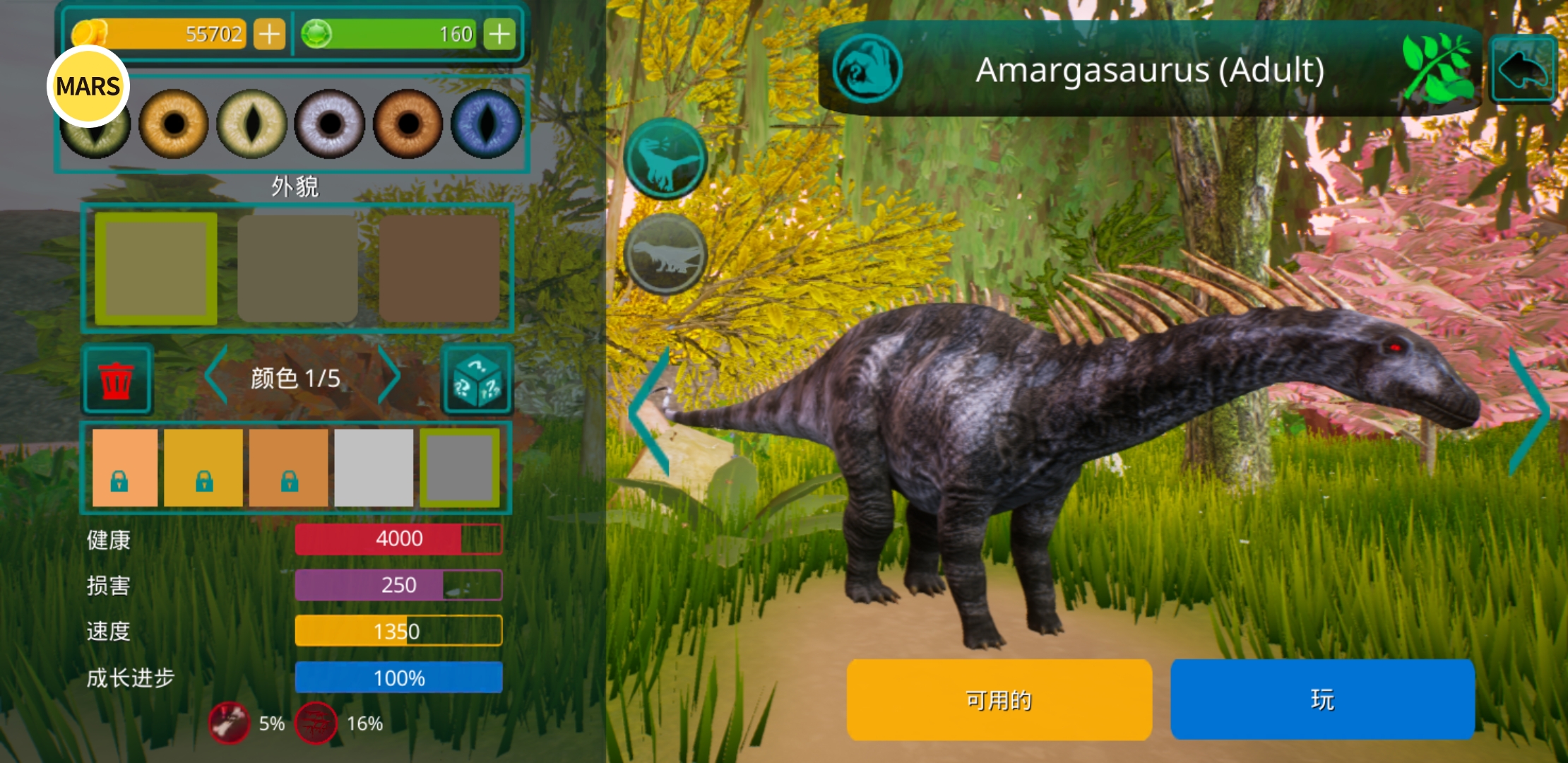The image size is (1568, 763).
Task: Pick the light grey color swatch
Action: point(374,467)
